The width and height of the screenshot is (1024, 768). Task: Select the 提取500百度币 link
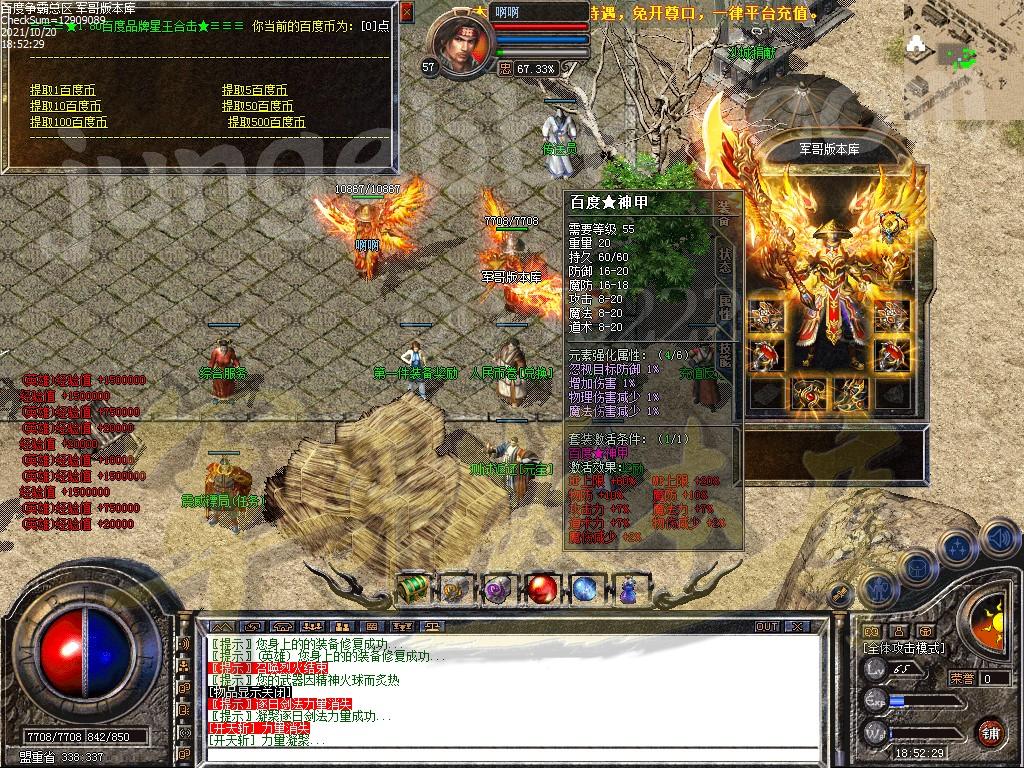click(x=266, y=122)
